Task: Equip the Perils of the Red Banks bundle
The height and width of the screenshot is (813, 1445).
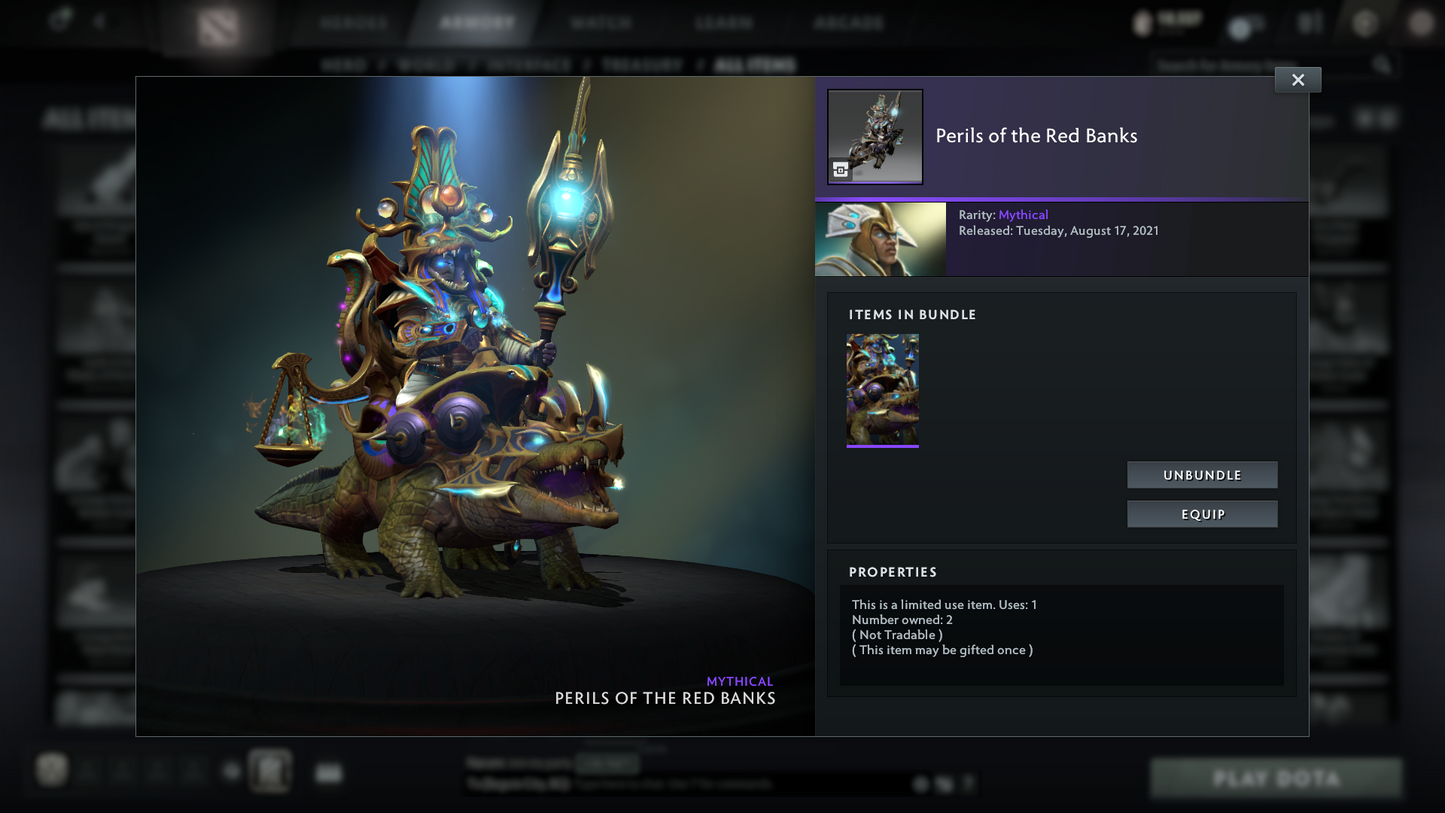Action: coord(1202,514)
